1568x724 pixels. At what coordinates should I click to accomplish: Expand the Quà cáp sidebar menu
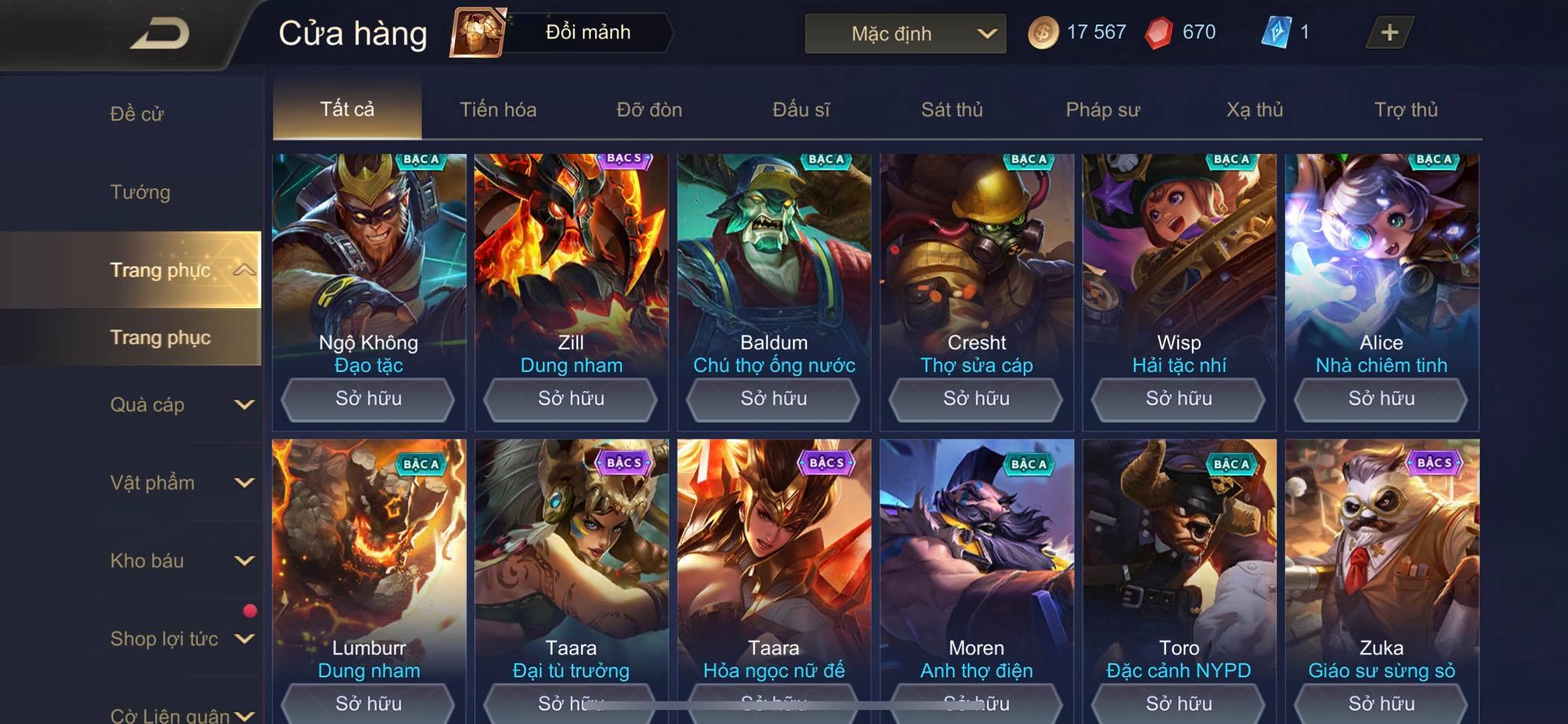pyautogui.click(x=181, y=405)
